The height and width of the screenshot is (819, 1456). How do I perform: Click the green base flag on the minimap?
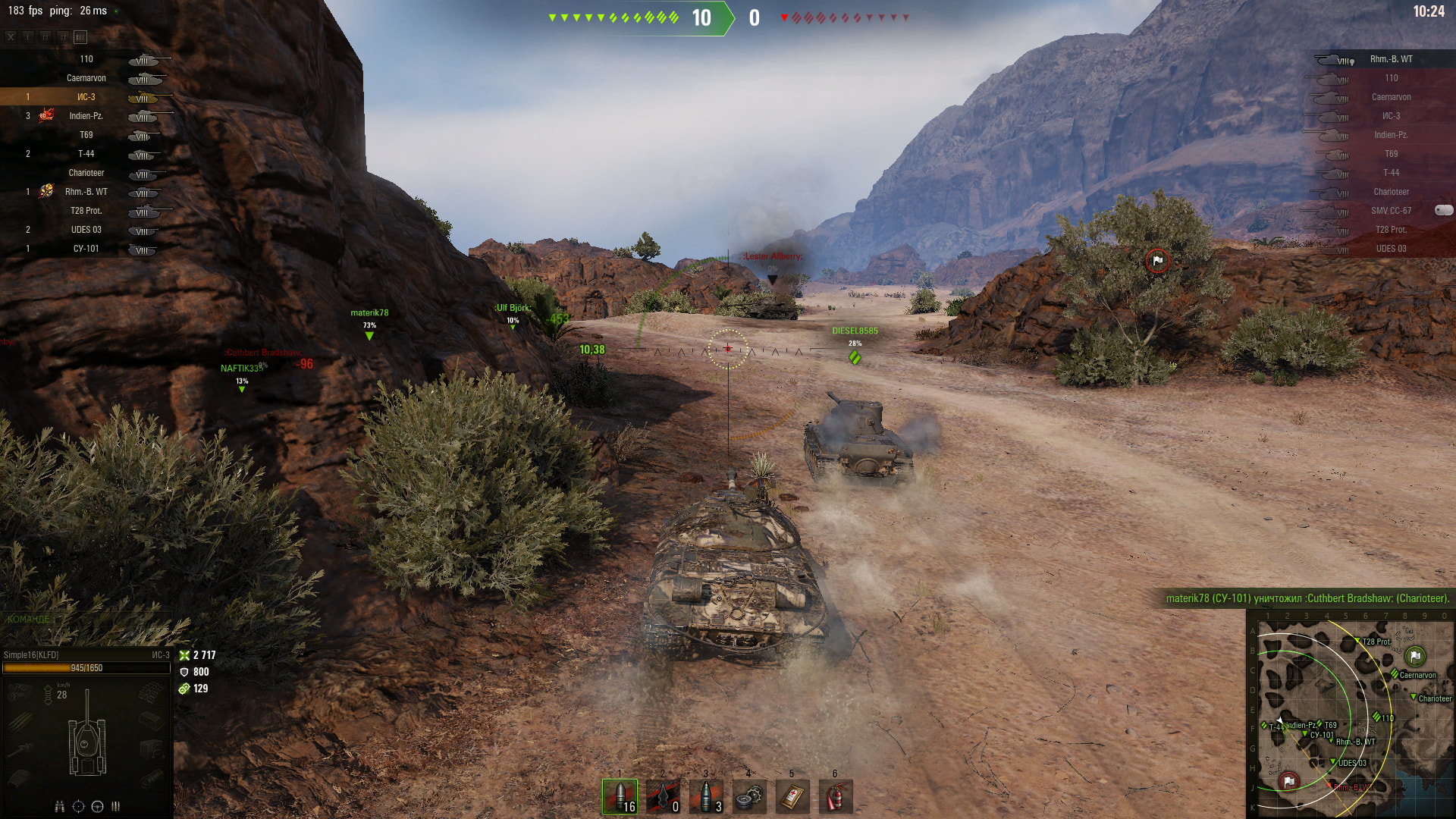click(1415, 656)
